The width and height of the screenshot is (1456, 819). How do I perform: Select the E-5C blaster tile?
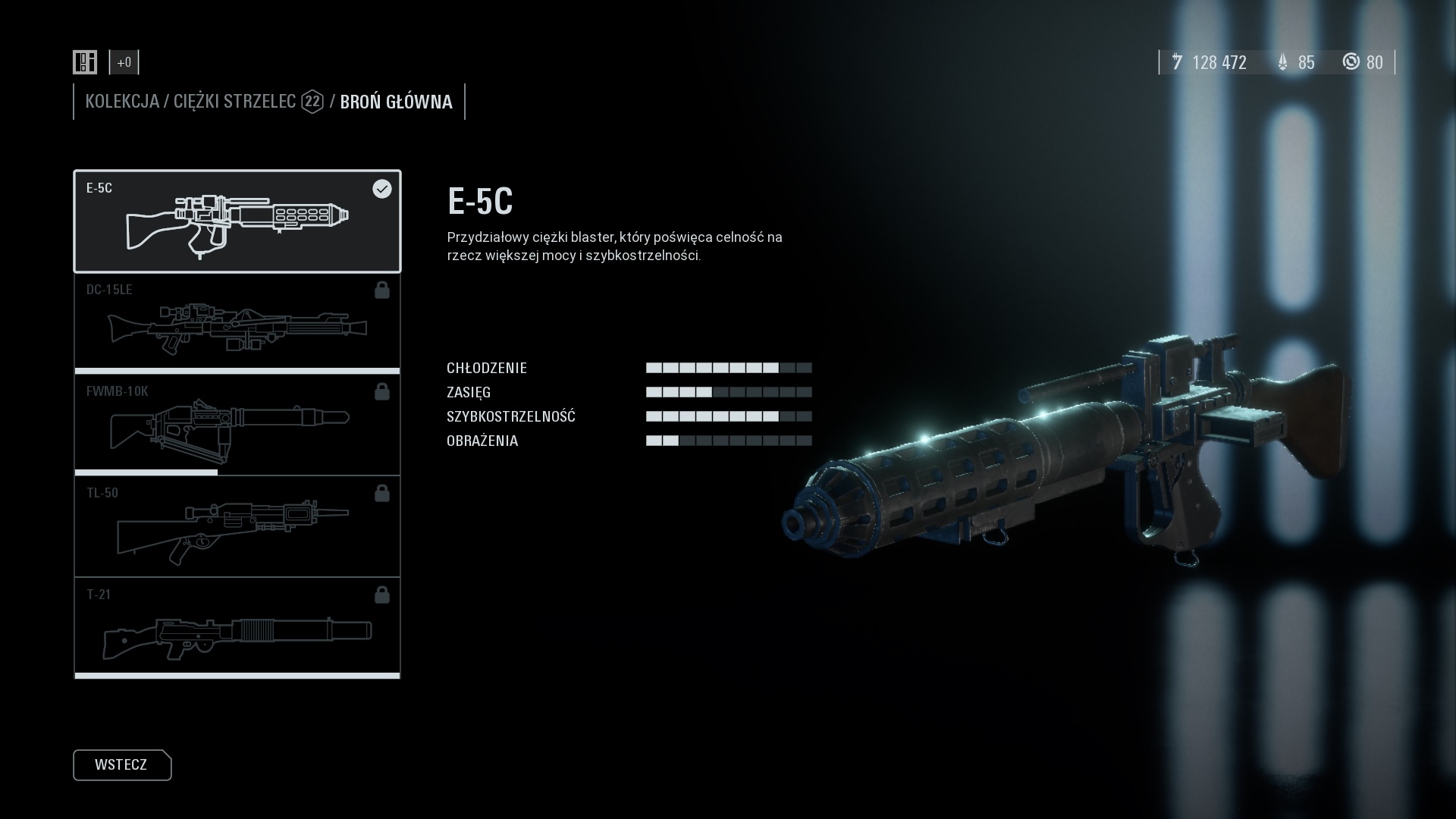(x=237, y=221)
